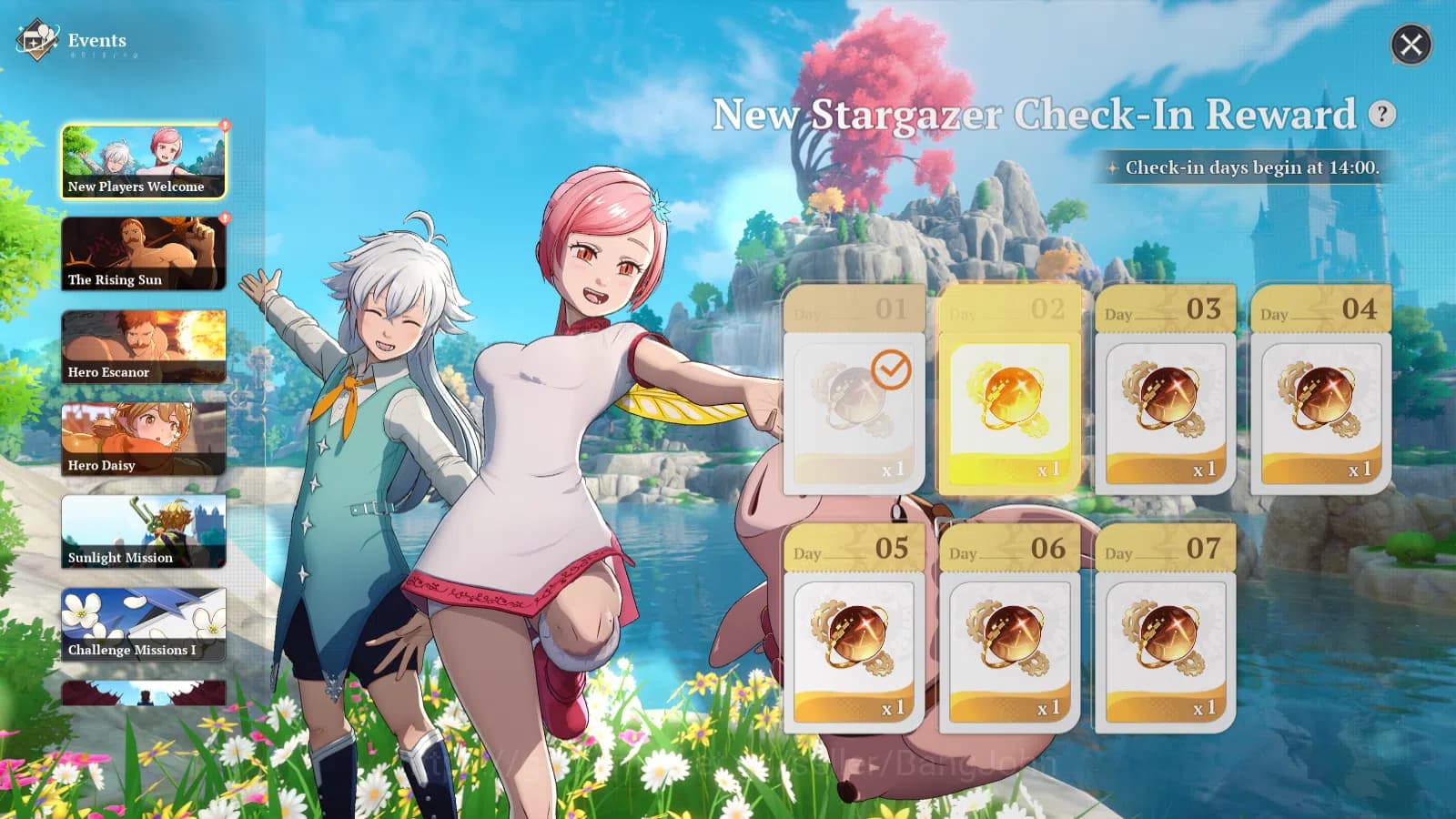
Task: Open the Hero Escanor event tab
Action: (x=142, y=344)
